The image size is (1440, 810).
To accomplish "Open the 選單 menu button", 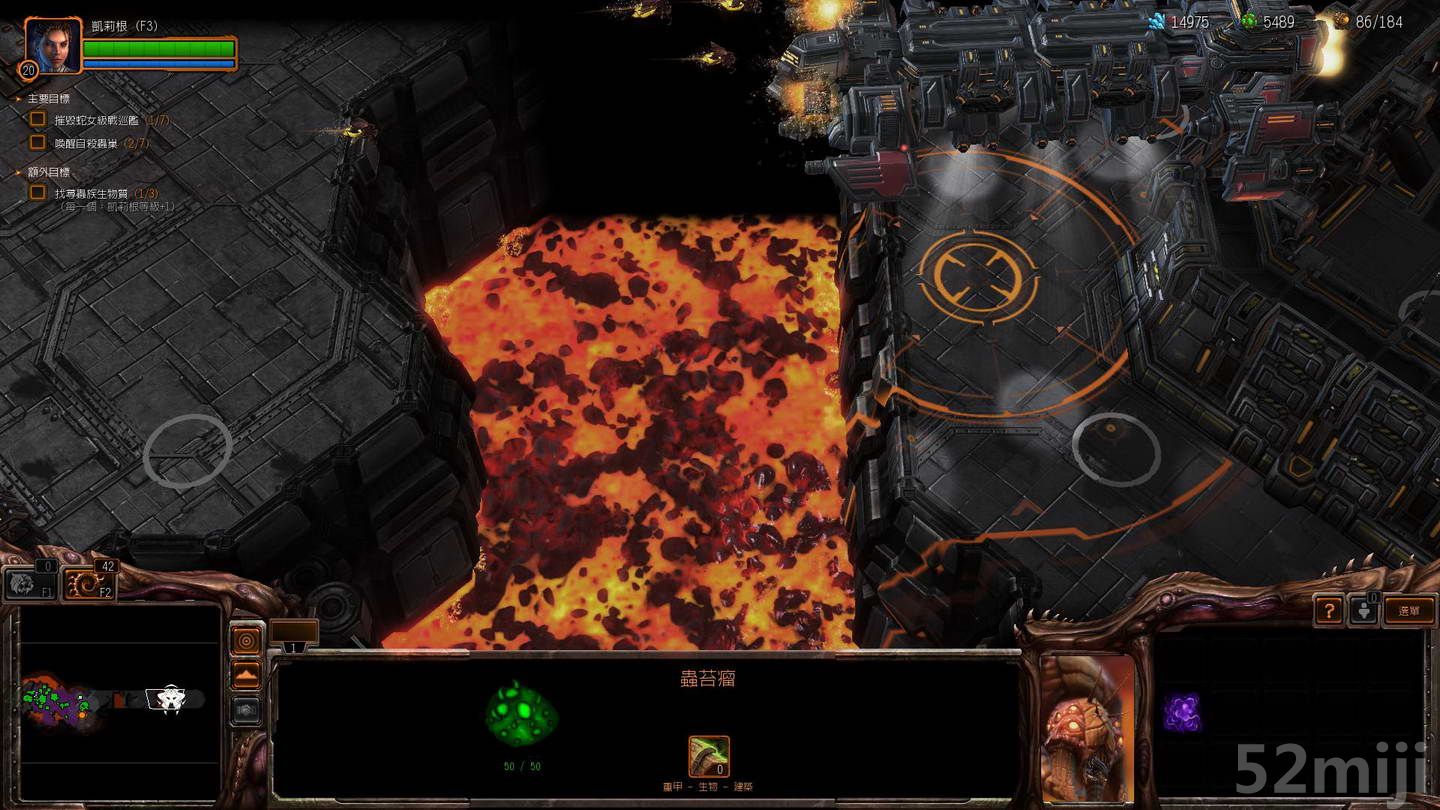I will point(1411,611).
